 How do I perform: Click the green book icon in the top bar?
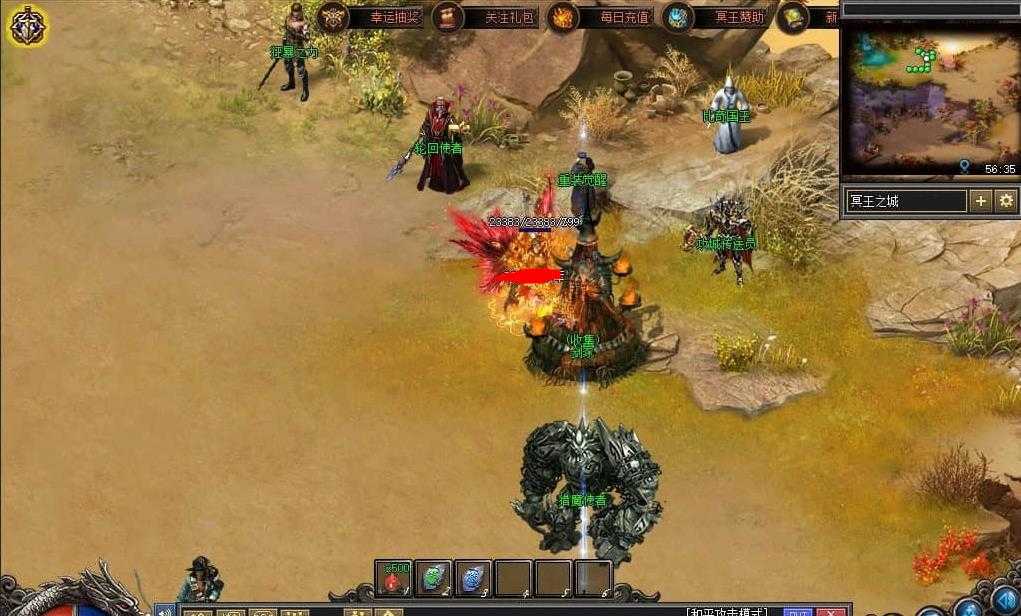point(794,17)
